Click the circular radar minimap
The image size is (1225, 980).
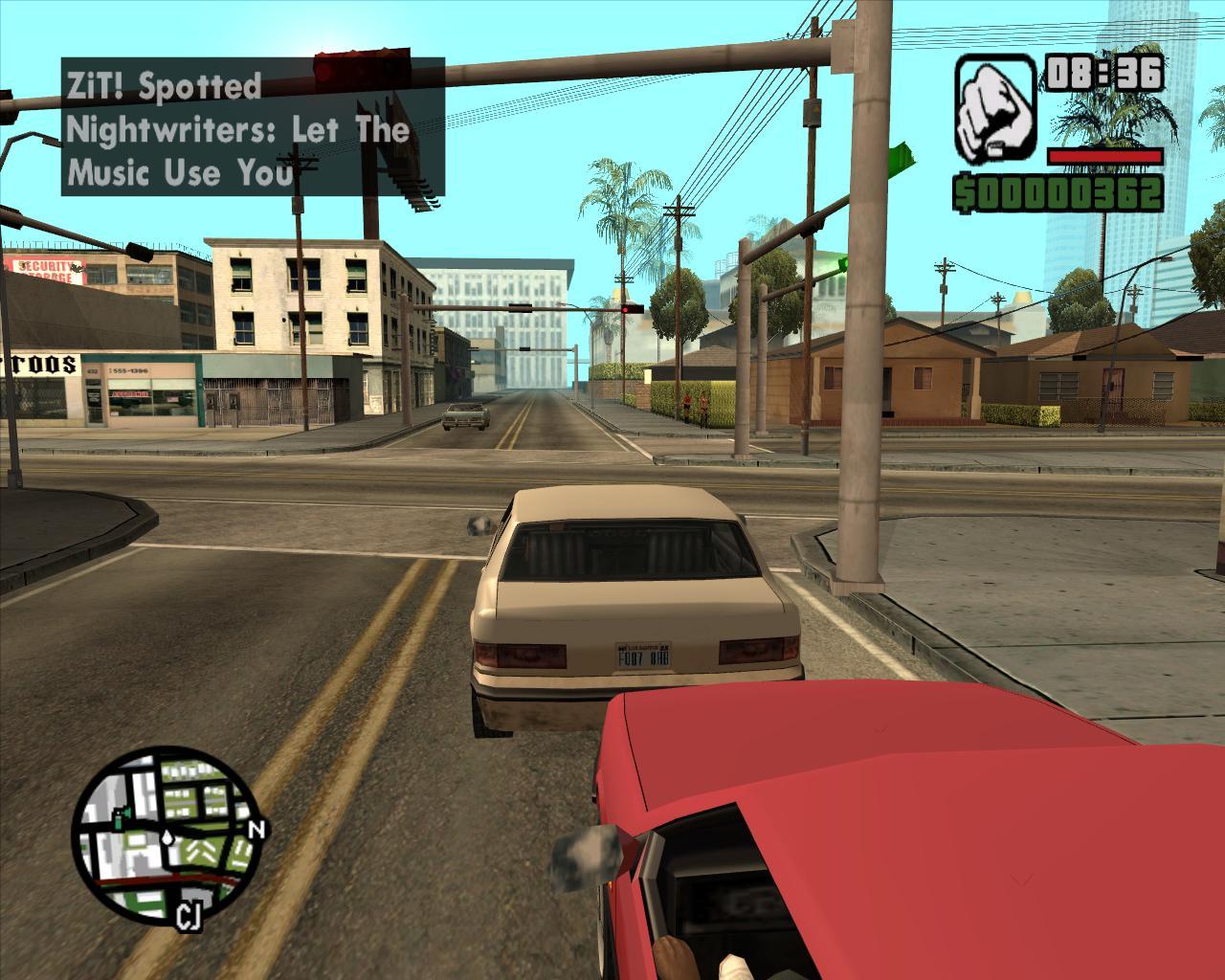tap(165, 834)
